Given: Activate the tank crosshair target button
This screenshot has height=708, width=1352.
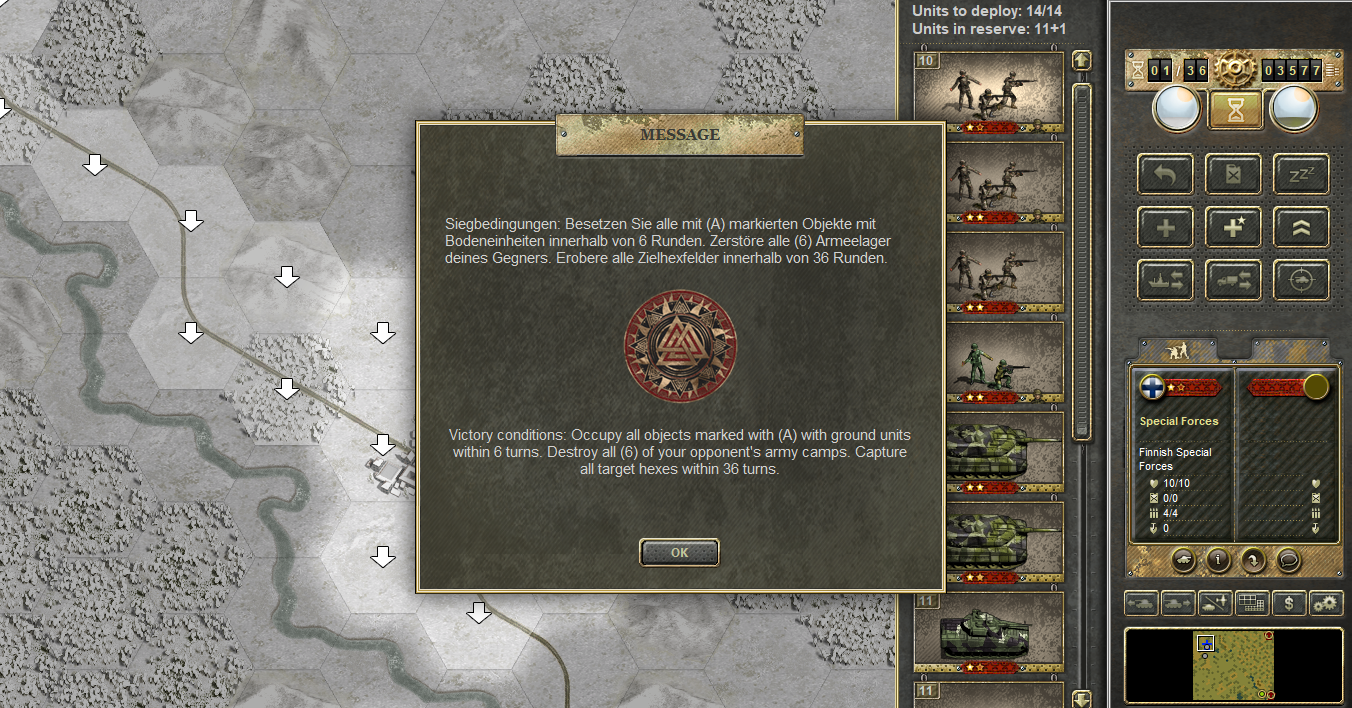Looking at the screenshot, I should tap(1301, 281).
